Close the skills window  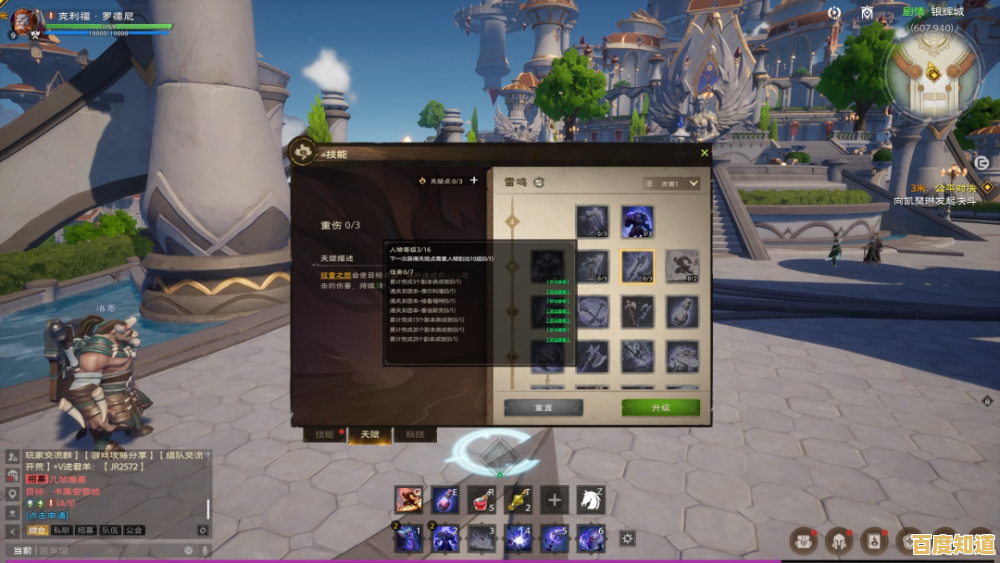pyautogui.click(x=704, y=153)
